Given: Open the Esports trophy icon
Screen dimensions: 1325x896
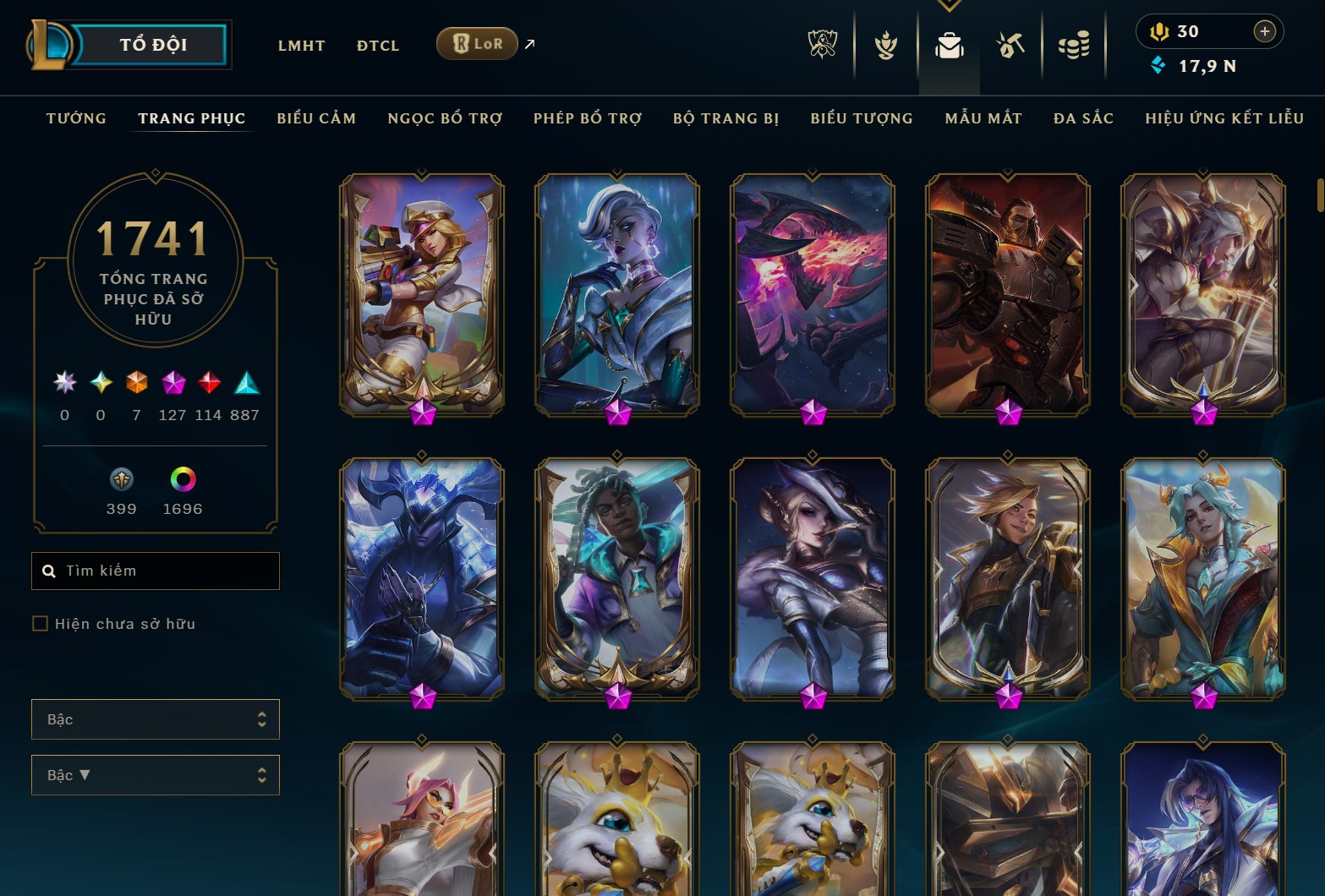Looking at the screenshot, I should coord(821,46).
